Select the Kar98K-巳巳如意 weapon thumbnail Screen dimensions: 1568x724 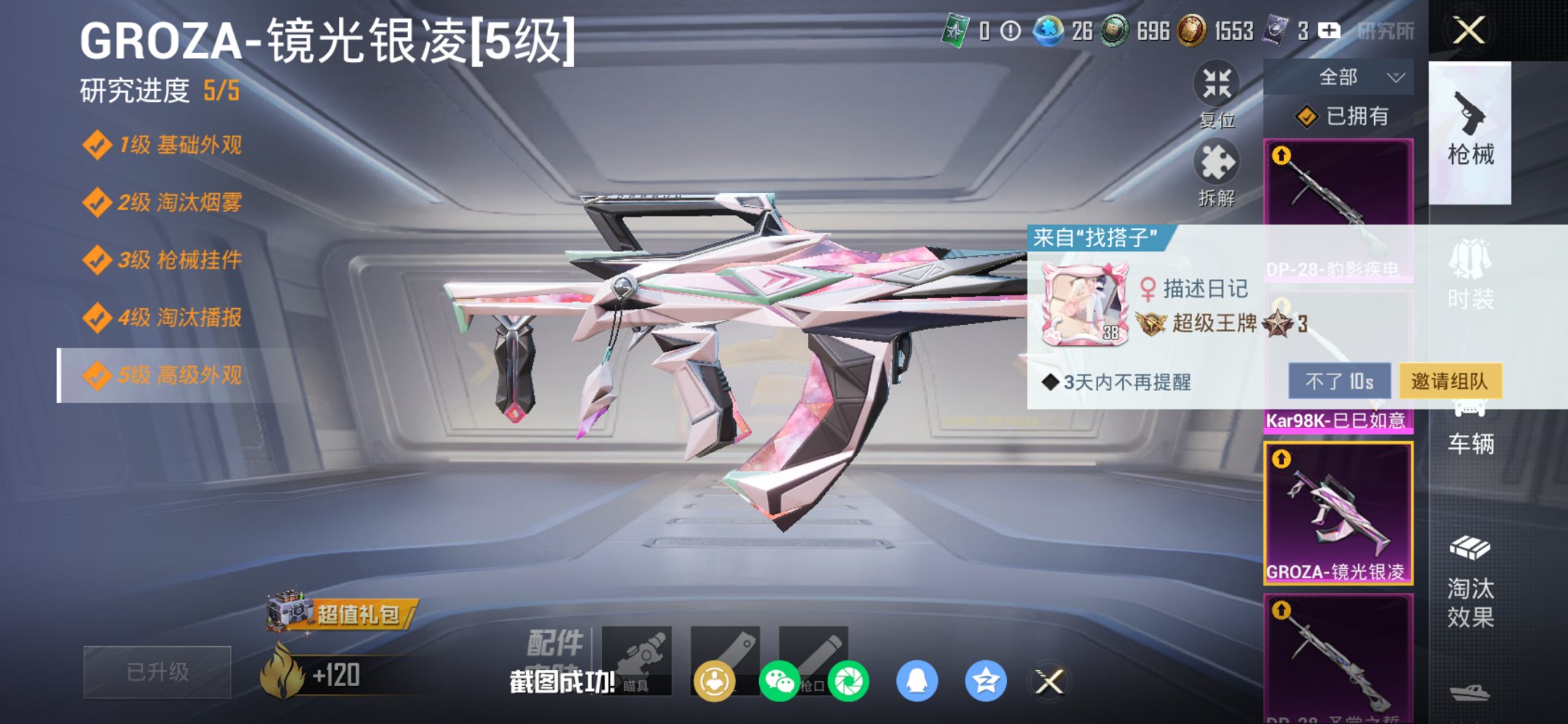pyautogui.click(x=1339, y=364)
